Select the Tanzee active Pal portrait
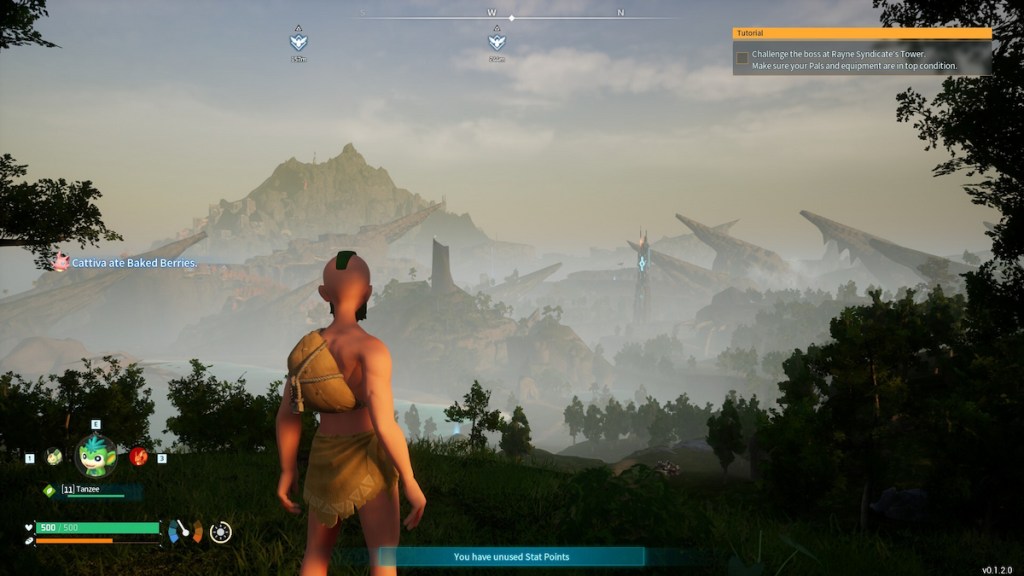 click(x=96, y=456)
